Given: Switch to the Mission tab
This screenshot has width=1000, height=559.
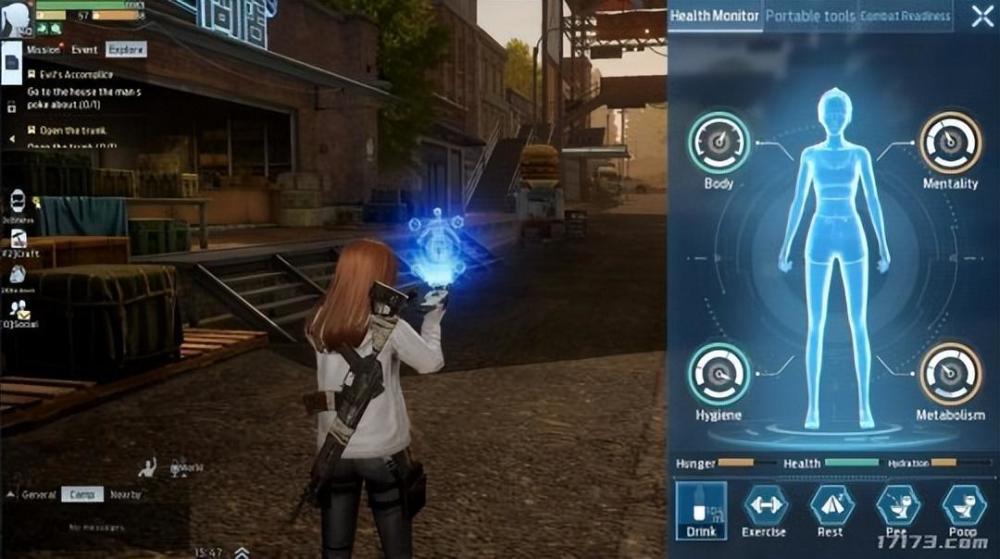Looking at the screenshot, I should pos(44,49).
